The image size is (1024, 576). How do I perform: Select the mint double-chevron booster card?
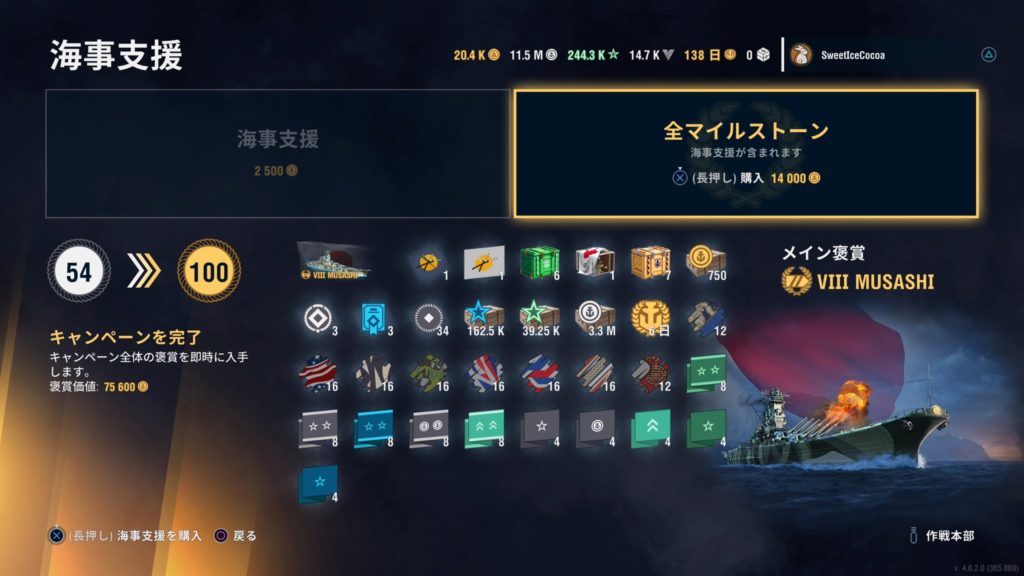tap(483, 428)
